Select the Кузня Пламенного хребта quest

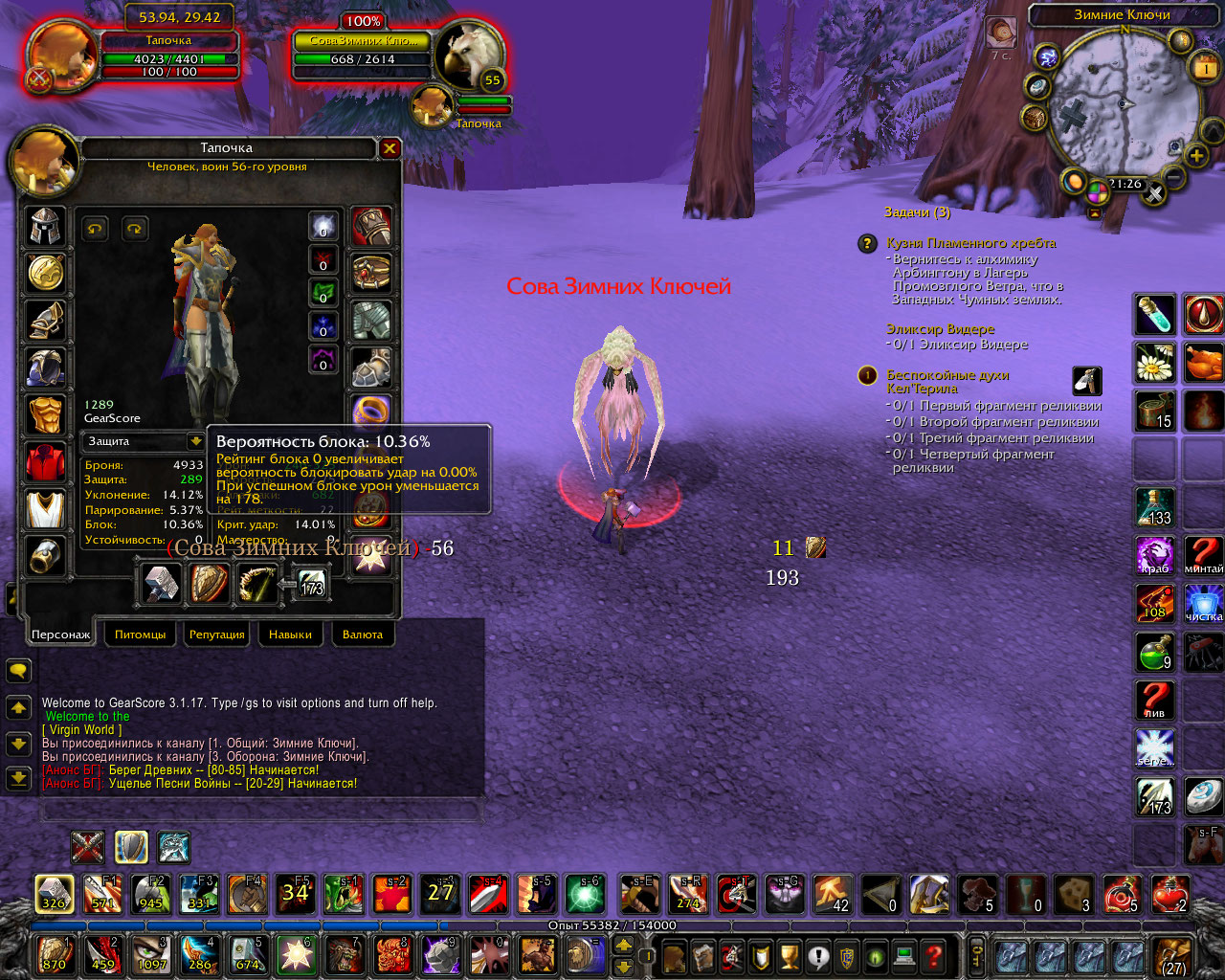(970, 243)
